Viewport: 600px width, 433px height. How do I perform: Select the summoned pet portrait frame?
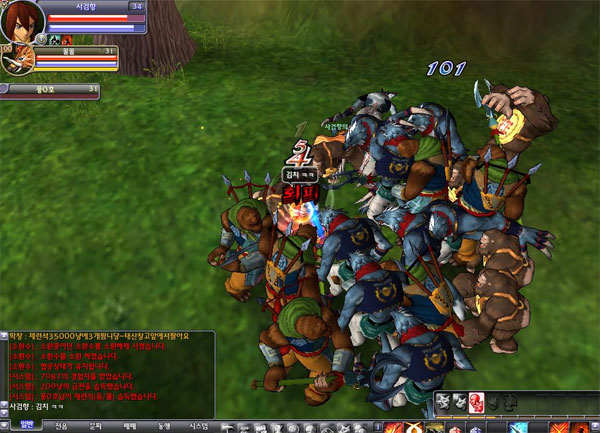click(17, 60)
